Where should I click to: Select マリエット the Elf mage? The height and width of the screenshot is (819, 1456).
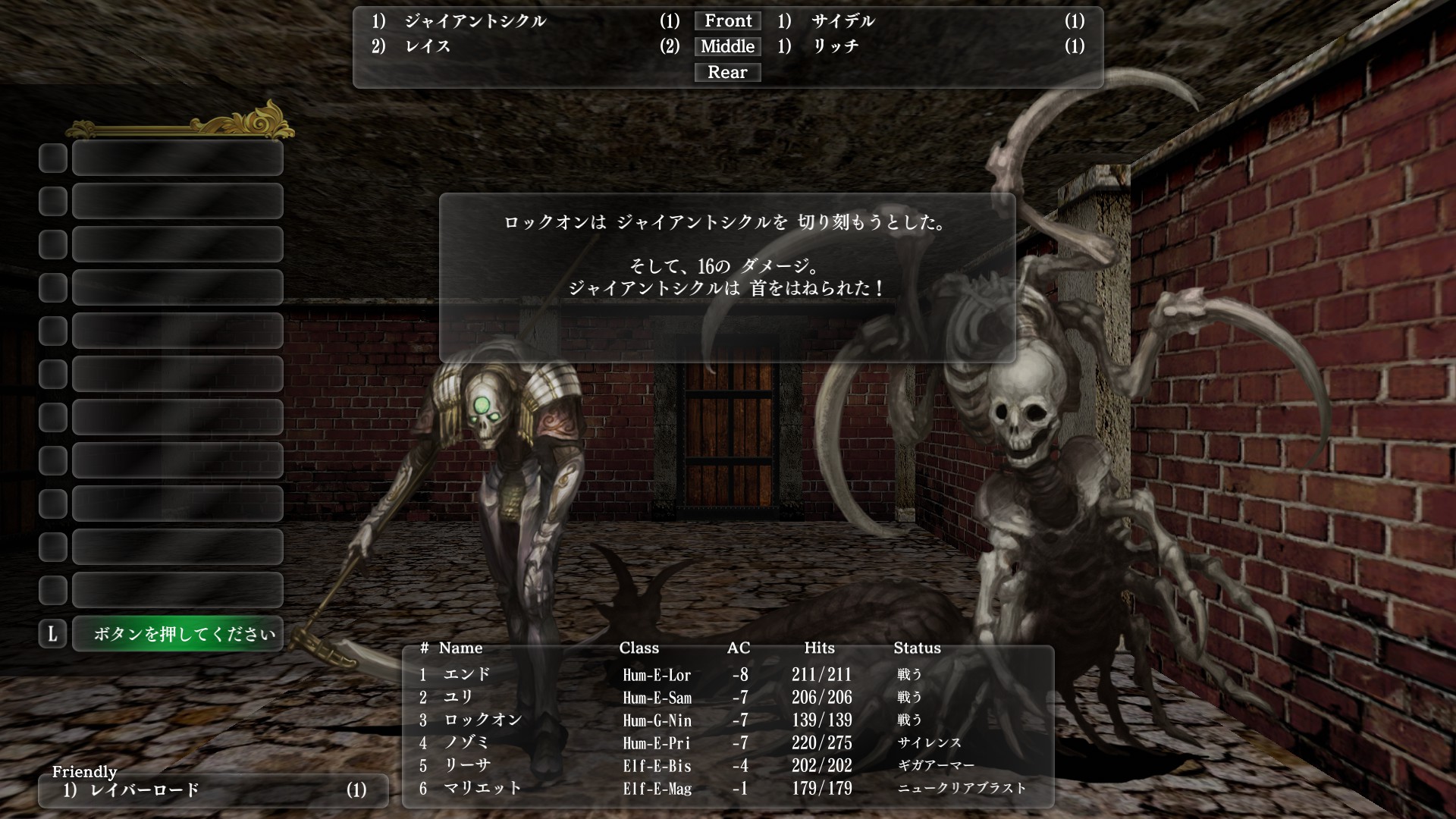482,789
